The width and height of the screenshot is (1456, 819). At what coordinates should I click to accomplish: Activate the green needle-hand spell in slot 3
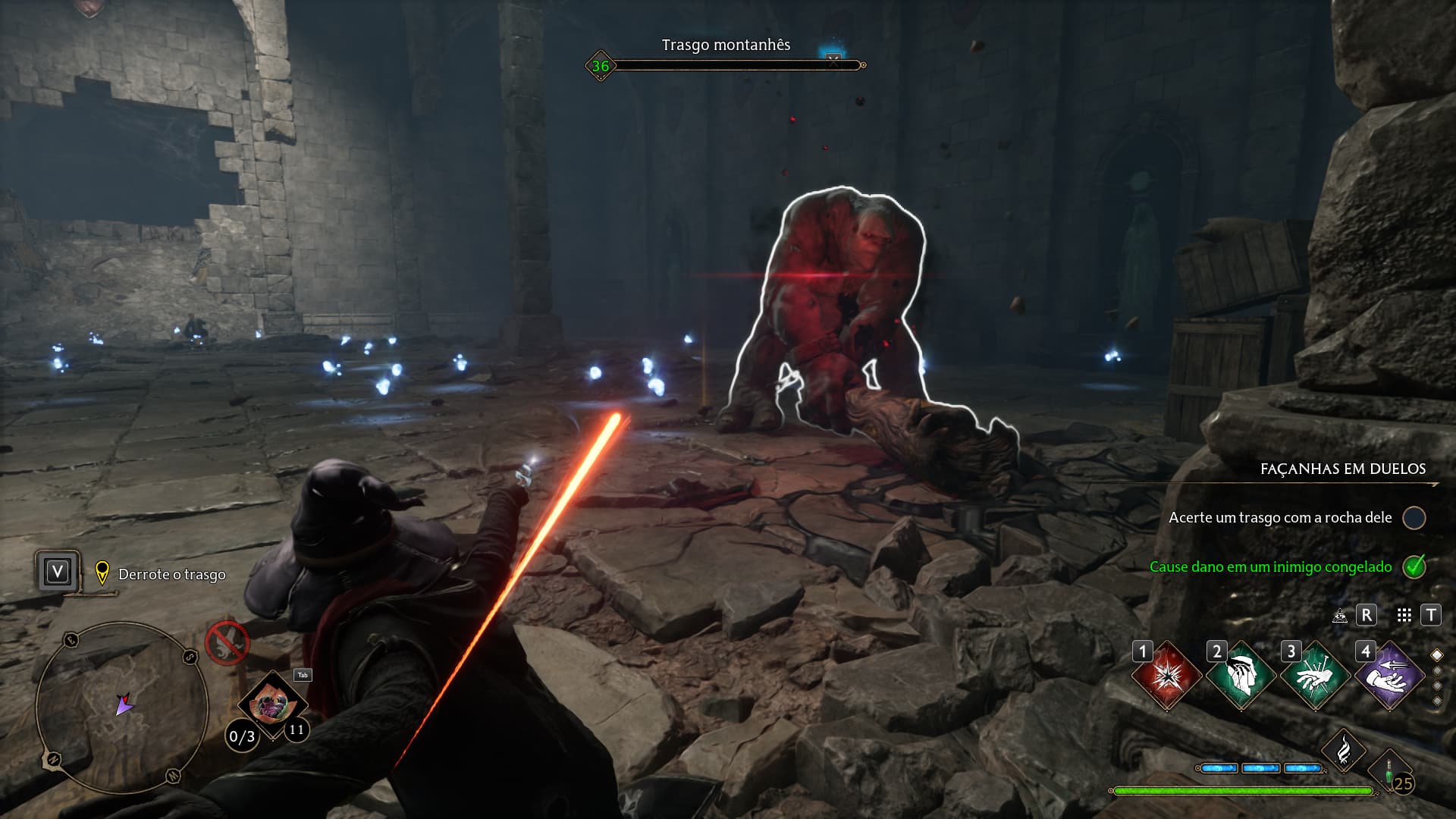1315,675
